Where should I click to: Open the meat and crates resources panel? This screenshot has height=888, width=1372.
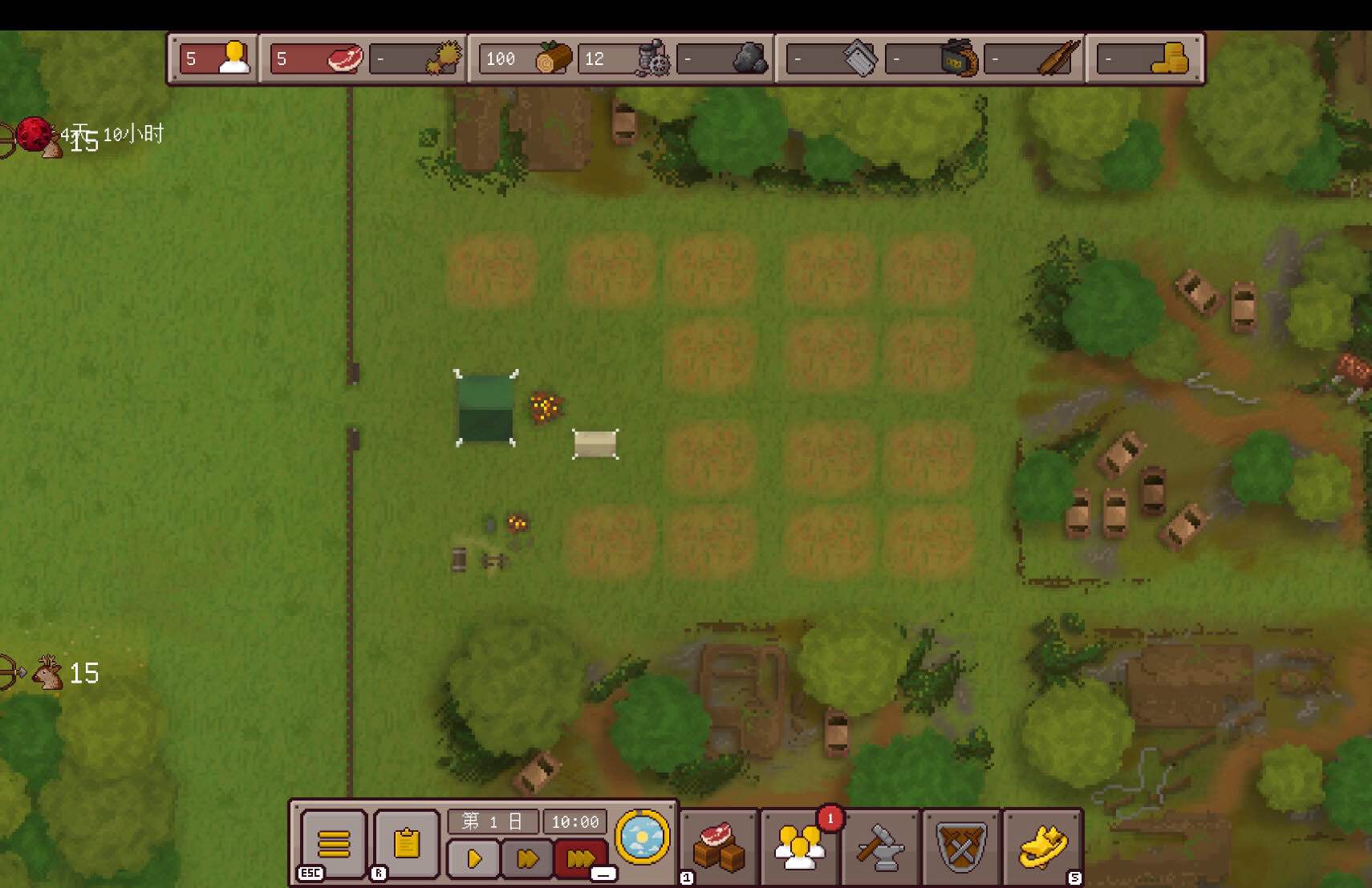(x=719, y=847)
